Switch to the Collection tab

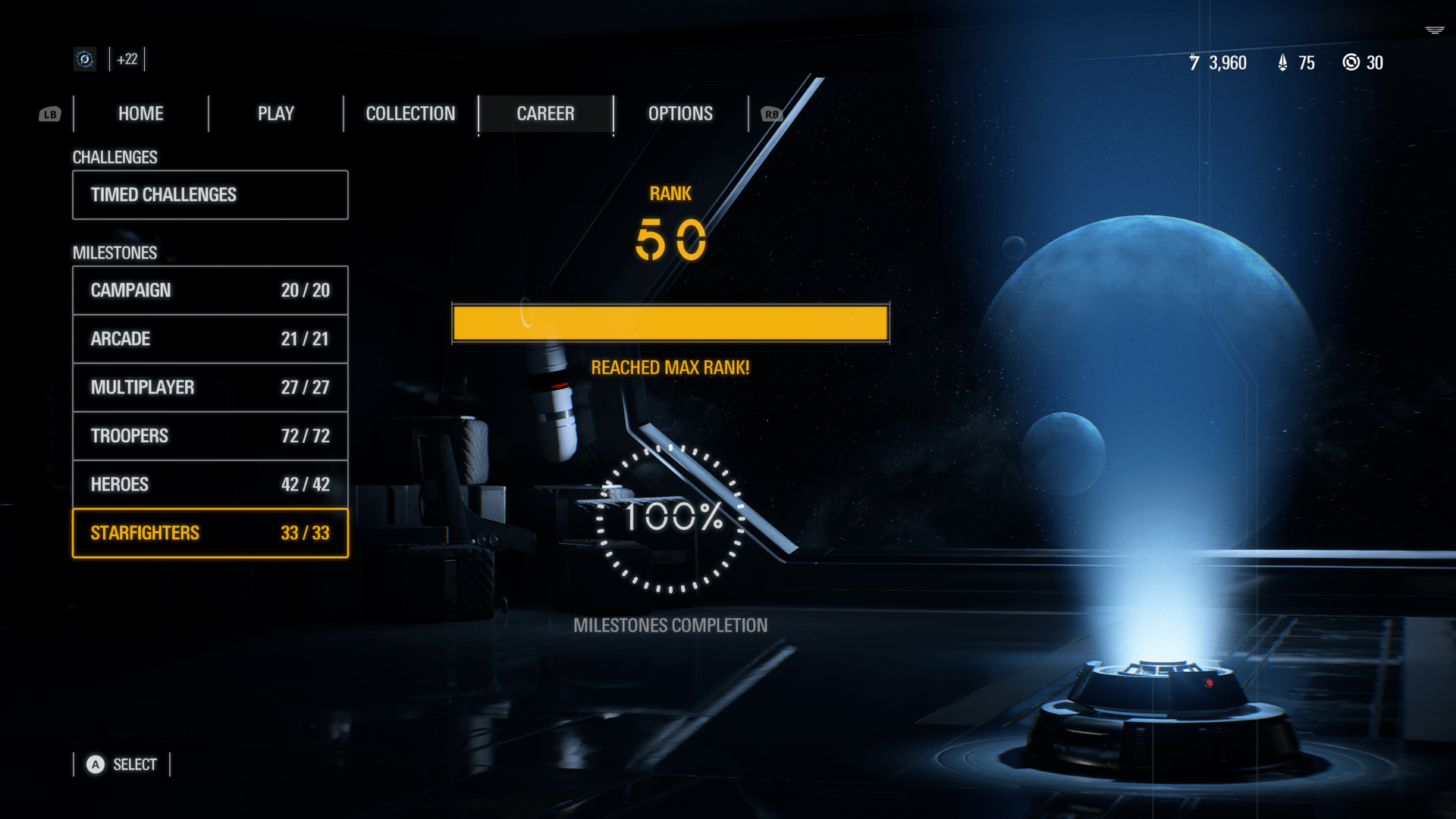click(x=410, y=114)
